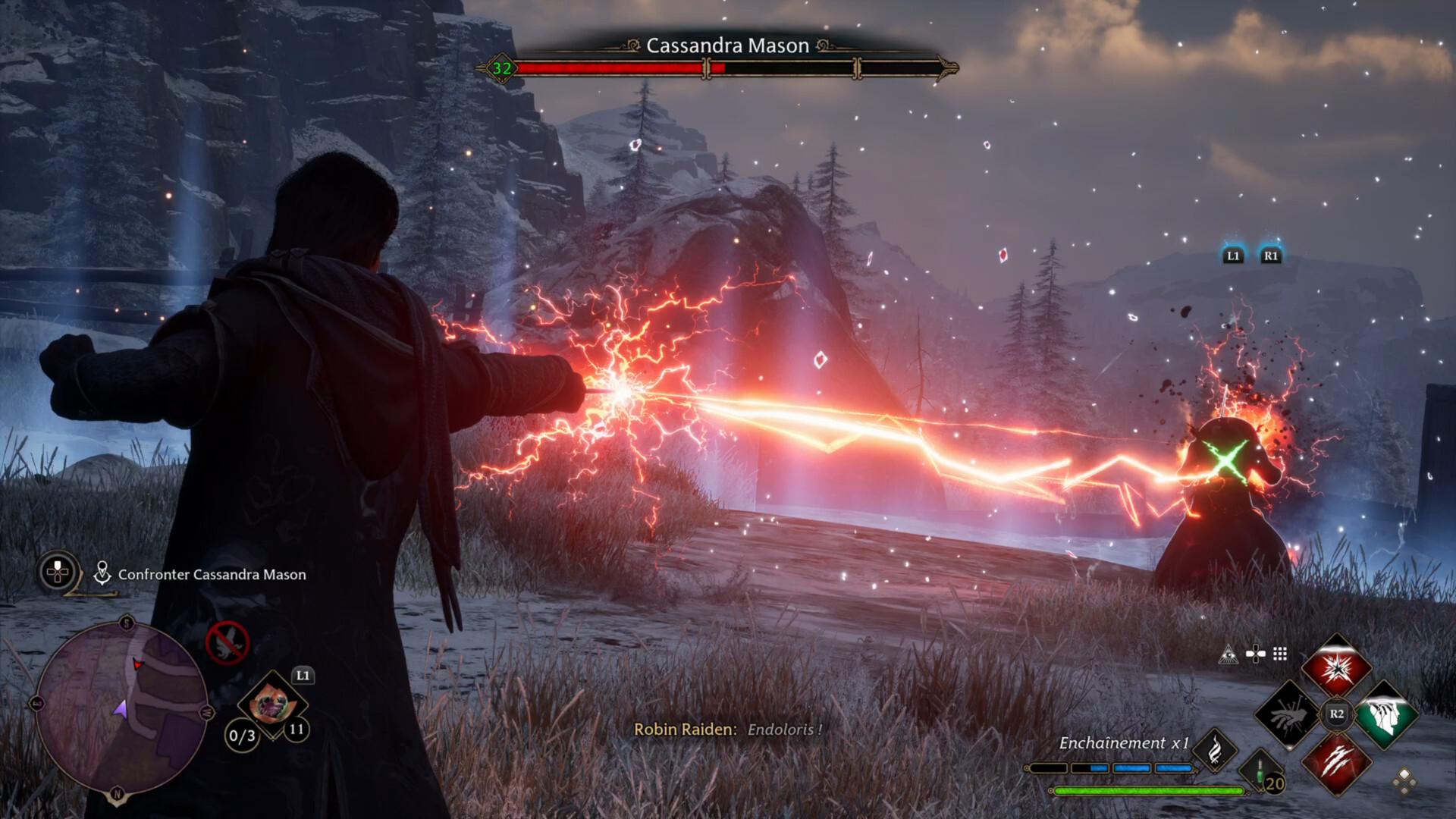Open the nine-dot grid icon
The height and width of the screenshot is (819, 1456).
[1280, 654]
